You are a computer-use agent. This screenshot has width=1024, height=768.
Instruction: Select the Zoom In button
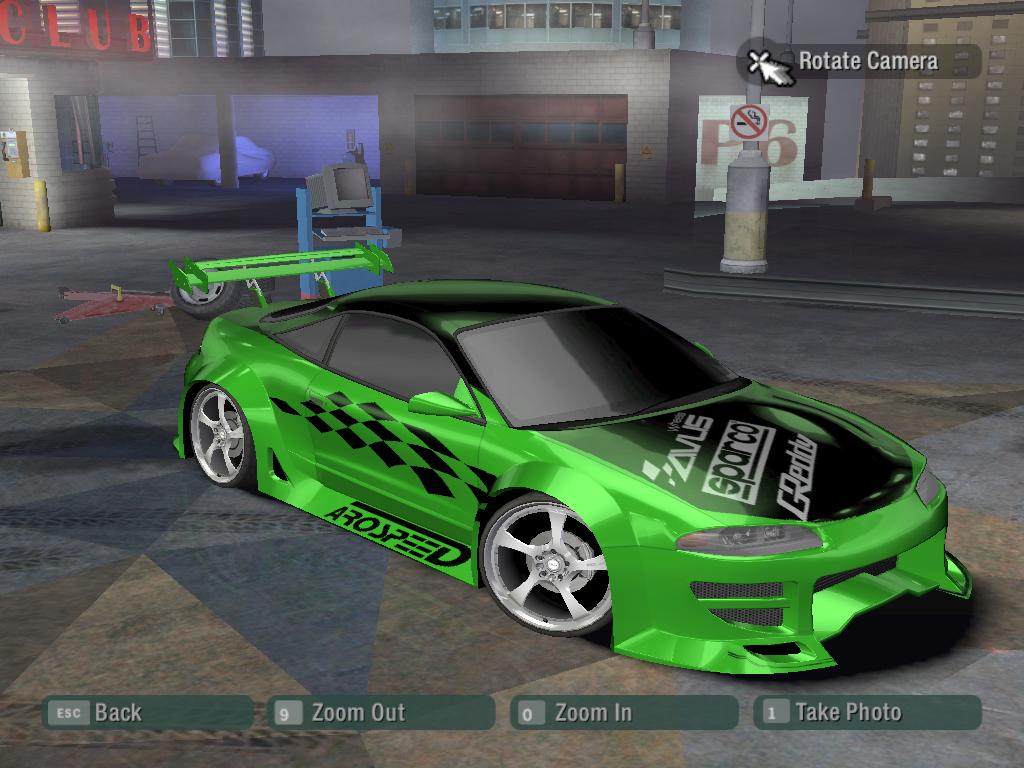622,713
